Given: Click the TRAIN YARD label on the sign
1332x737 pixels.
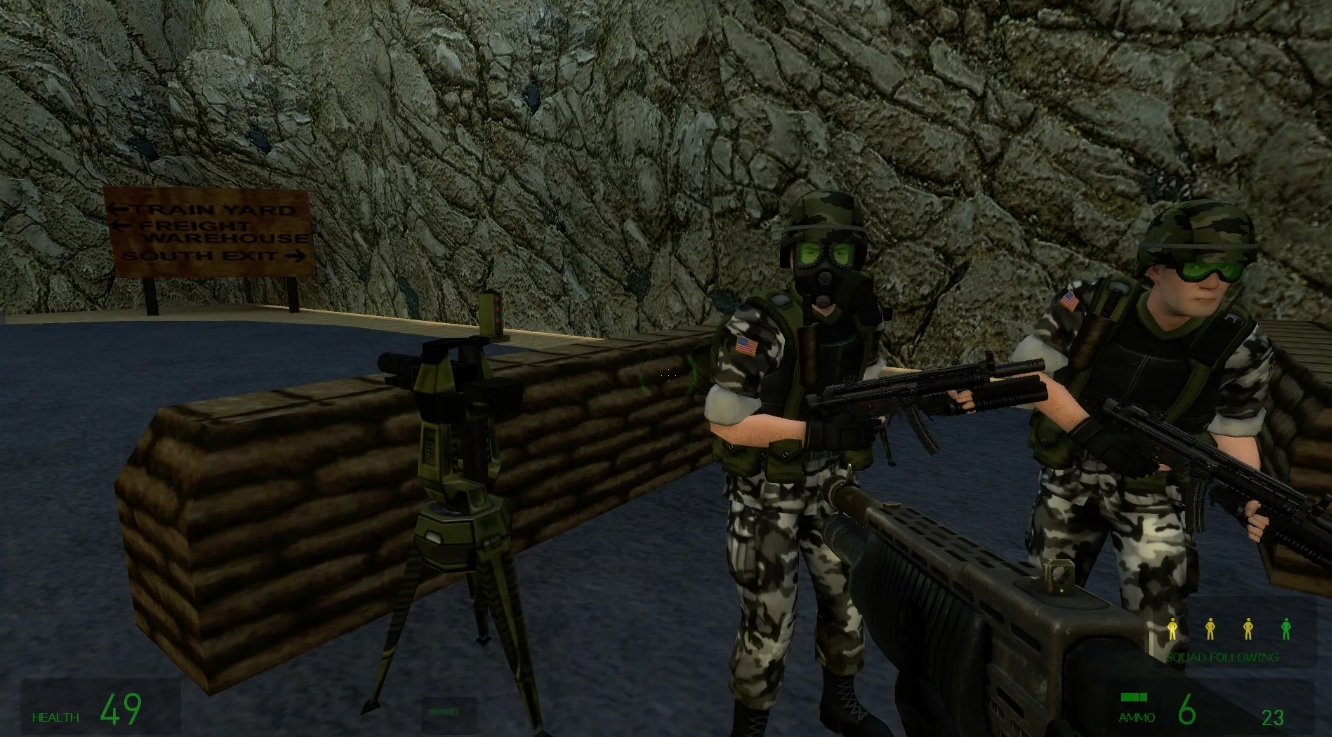Looking at the screenshot, I should [x=210, y=210].
